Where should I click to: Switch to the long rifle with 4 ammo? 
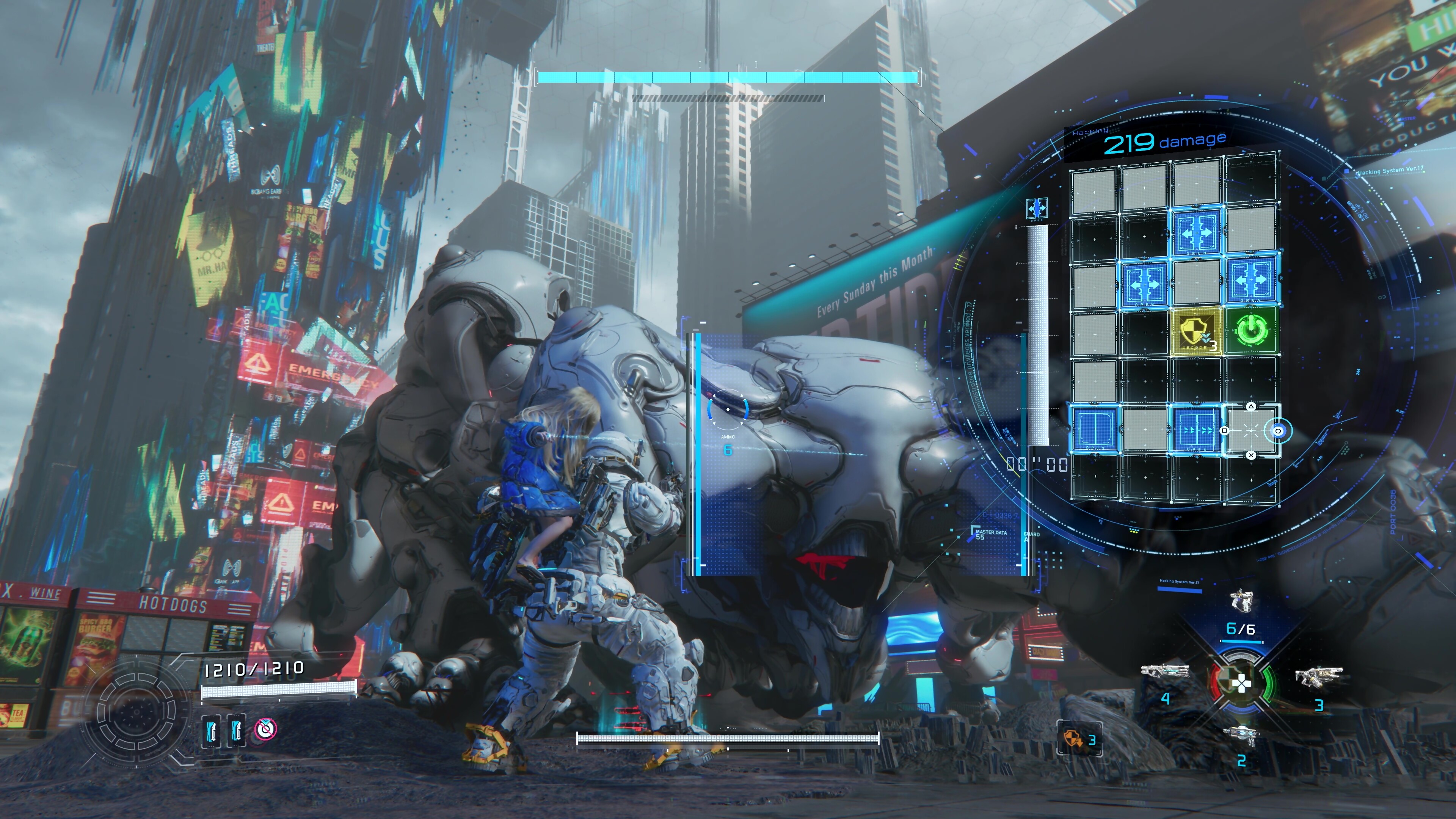click(1164, 672)
